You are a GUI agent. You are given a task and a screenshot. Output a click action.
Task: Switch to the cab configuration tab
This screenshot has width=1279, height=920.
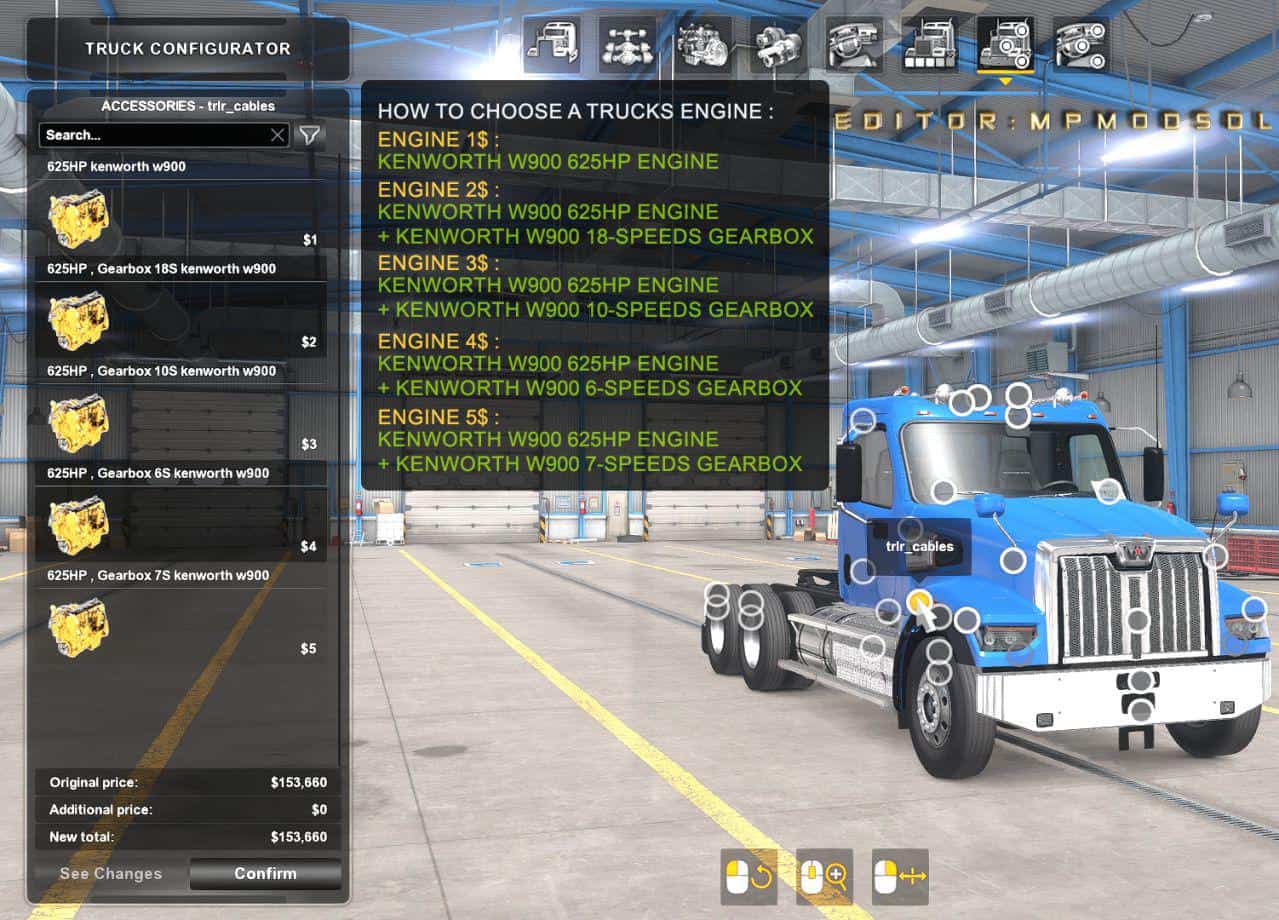tap(551, 45)
